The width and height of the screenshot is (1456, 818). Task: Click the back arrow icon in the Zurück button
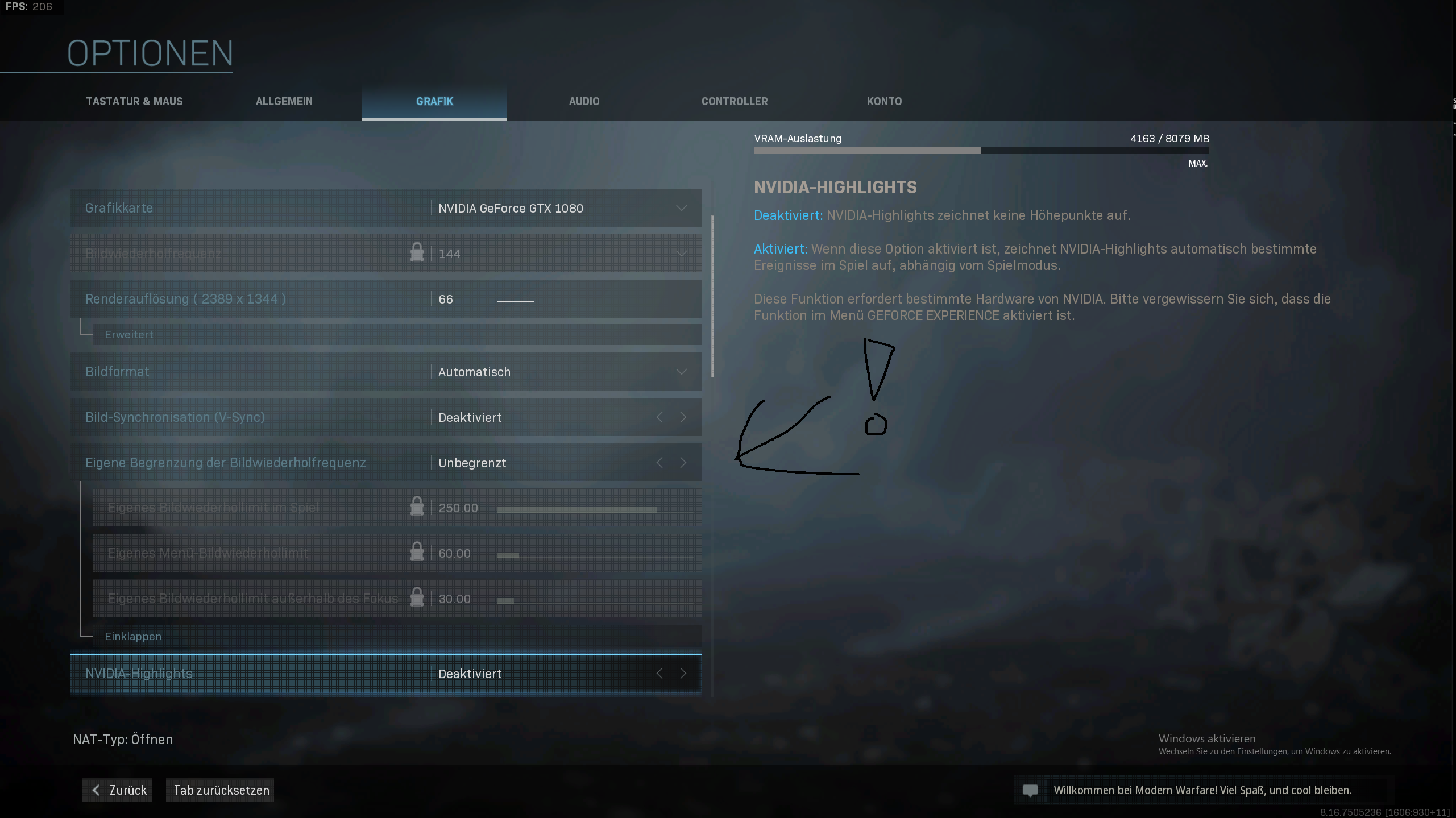(97, 790)
